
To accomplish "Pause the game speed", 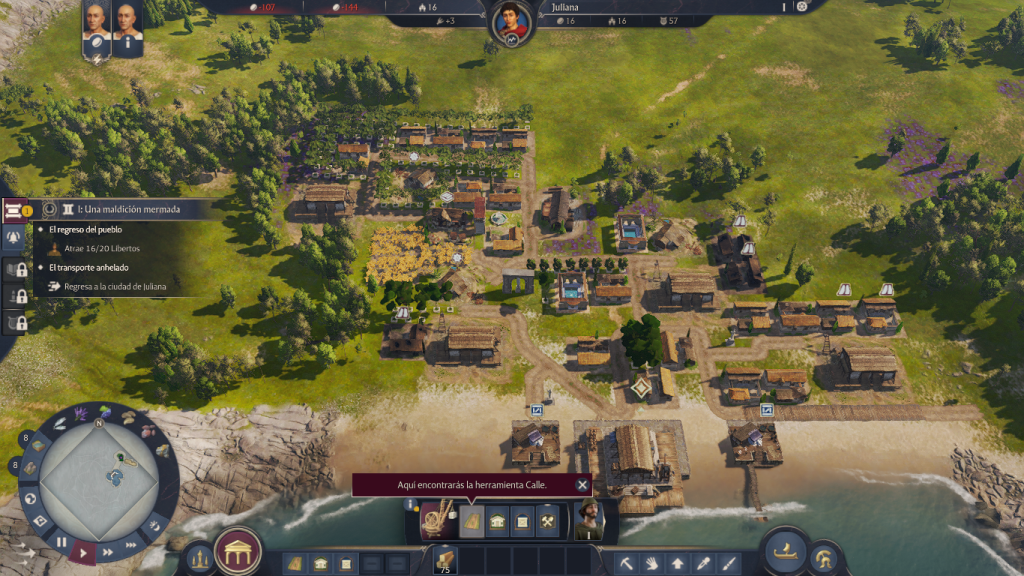I will coord(61,543).
